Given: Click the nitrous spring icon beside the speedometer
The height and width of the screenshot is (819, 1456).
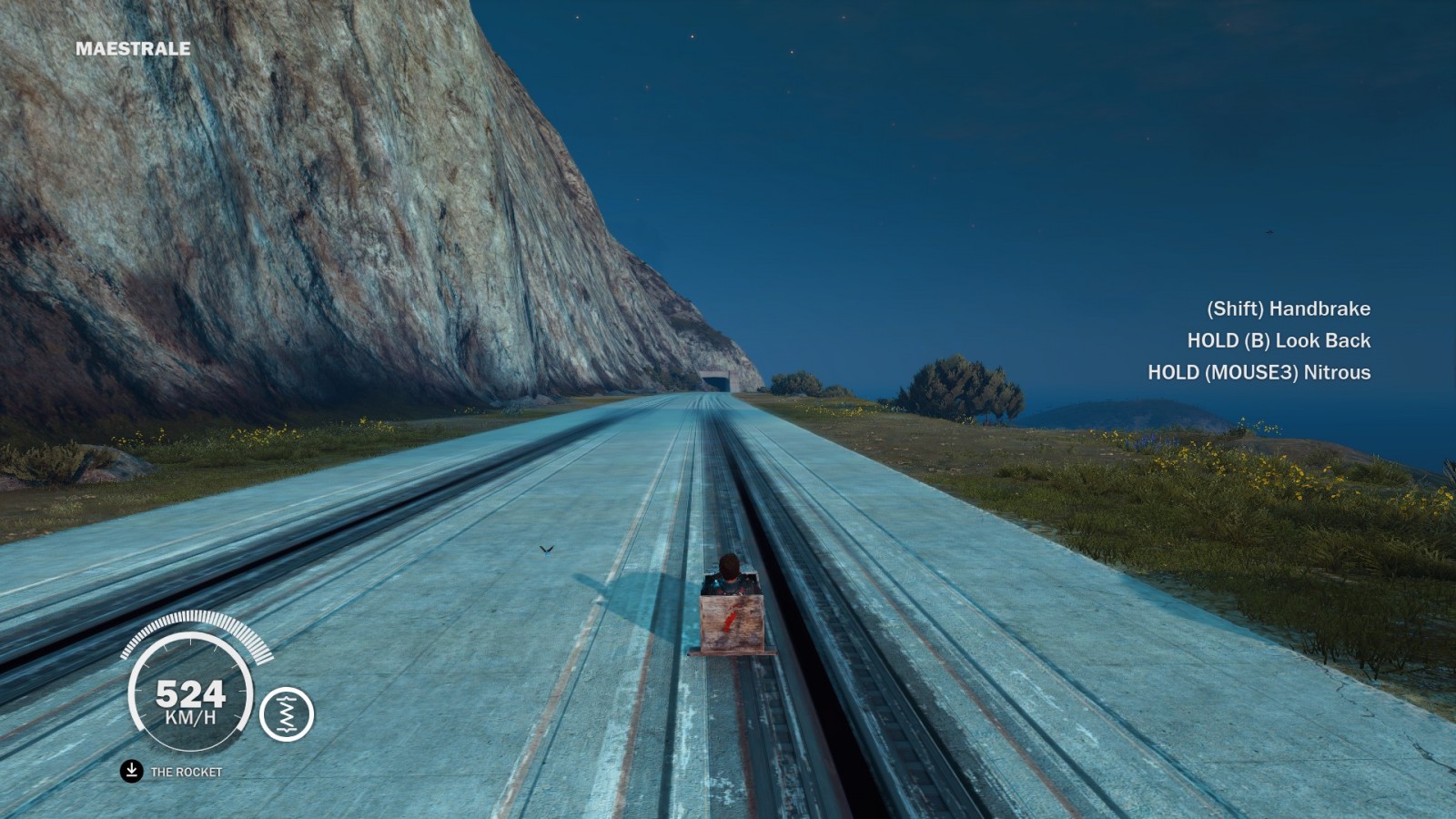Looking at the screenshot, I should point(287,715).
